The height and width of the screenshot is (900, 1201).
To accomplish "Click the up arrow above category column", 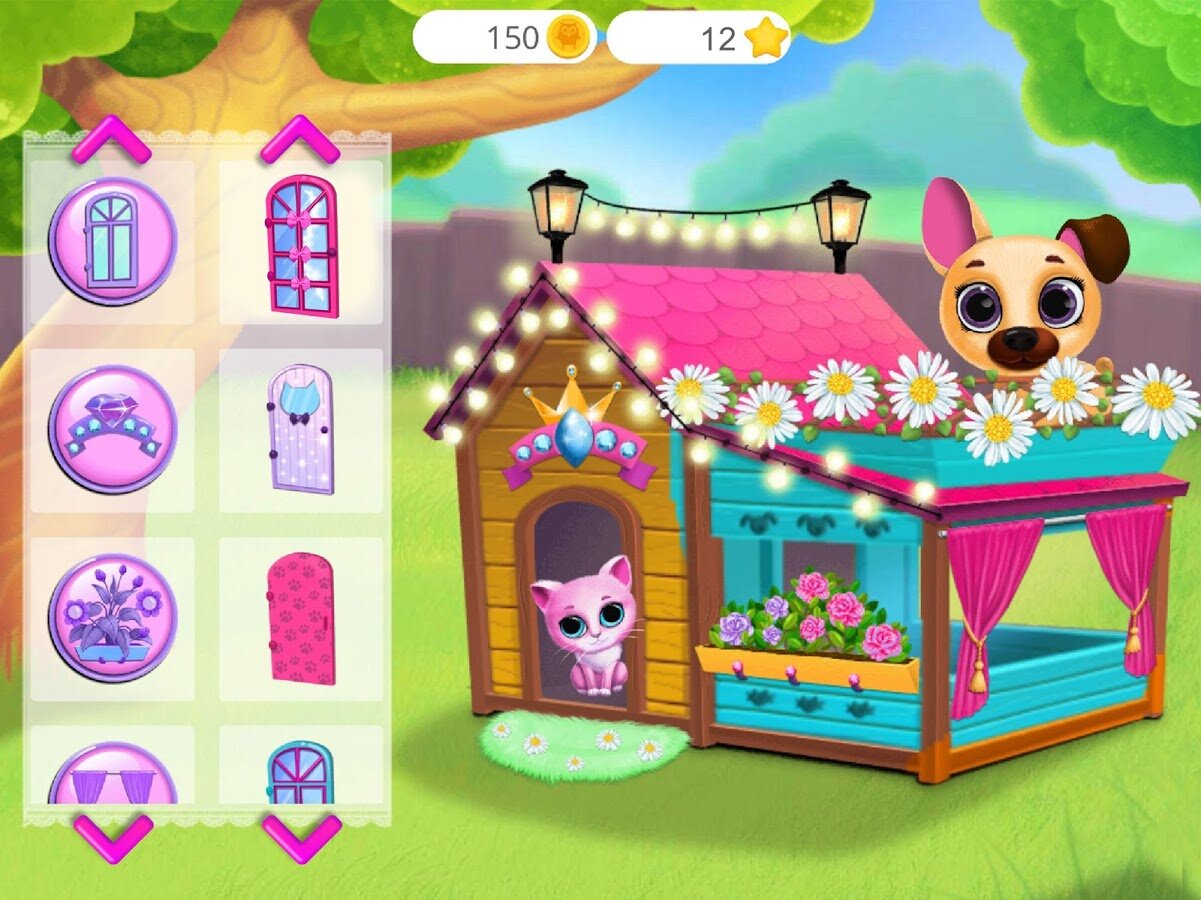I will (111, 140).
